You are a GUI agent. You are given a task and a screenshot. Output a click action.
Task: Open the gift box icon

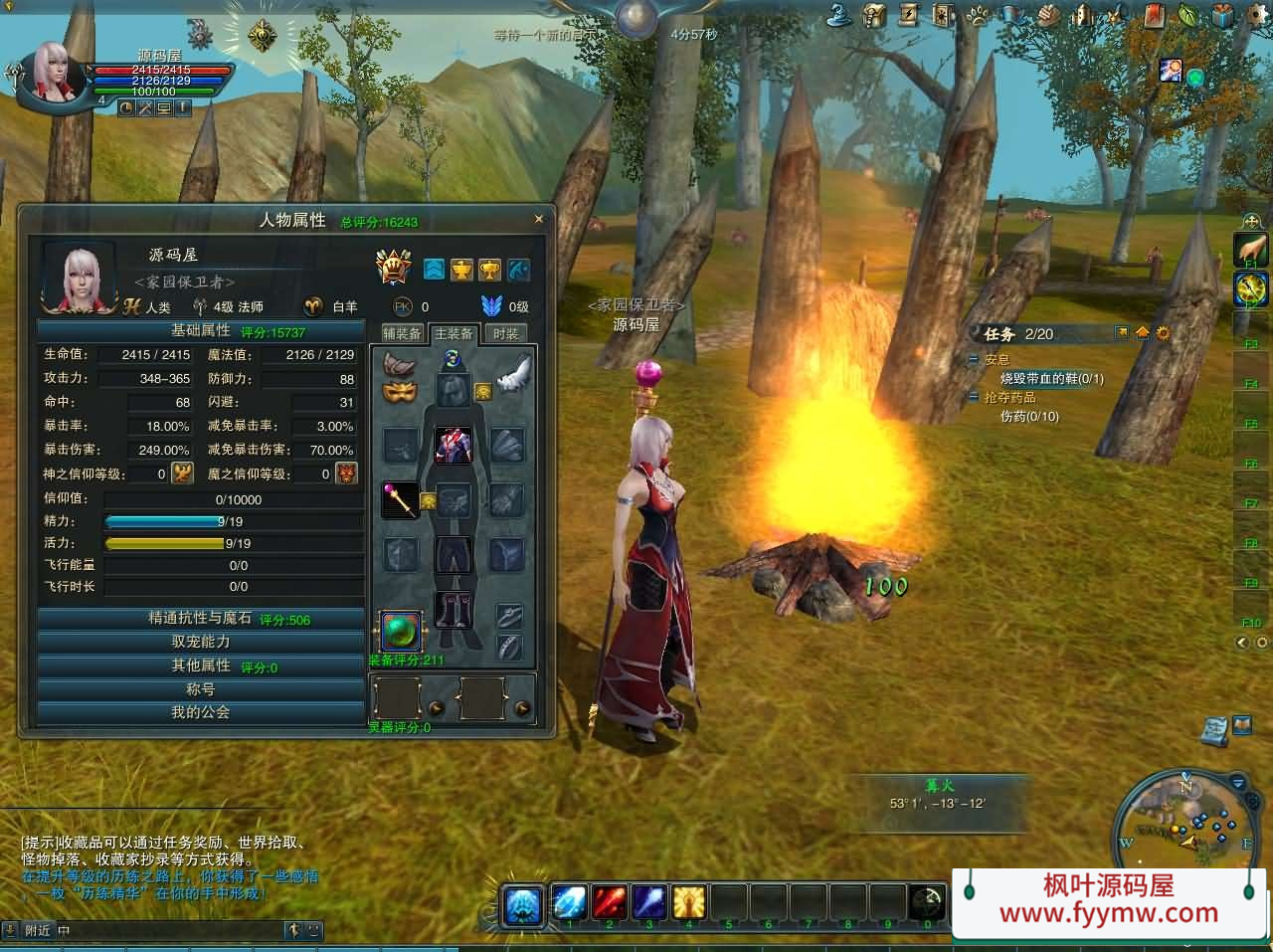1223,15
